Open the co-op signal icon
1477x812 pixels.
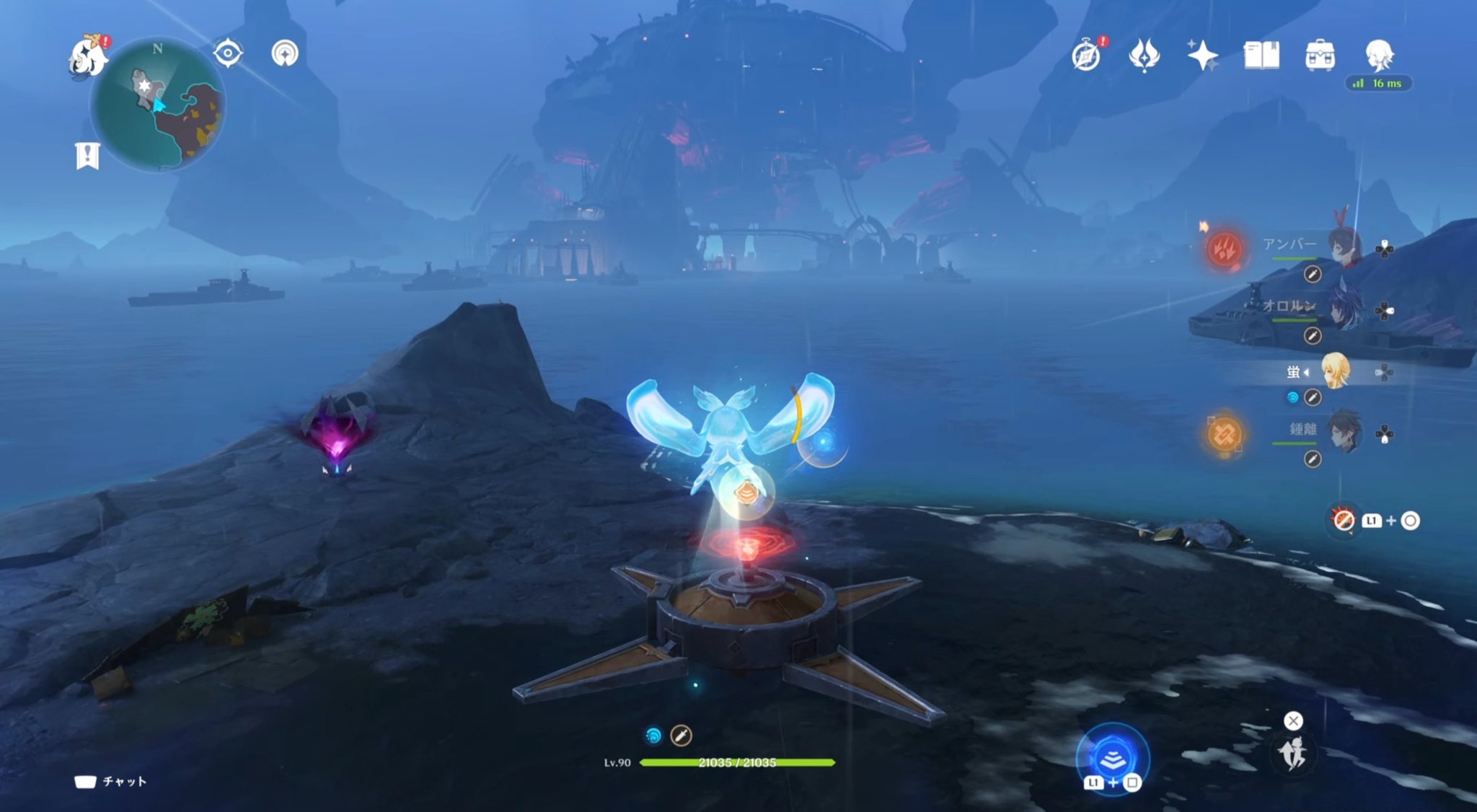[285, 53]
